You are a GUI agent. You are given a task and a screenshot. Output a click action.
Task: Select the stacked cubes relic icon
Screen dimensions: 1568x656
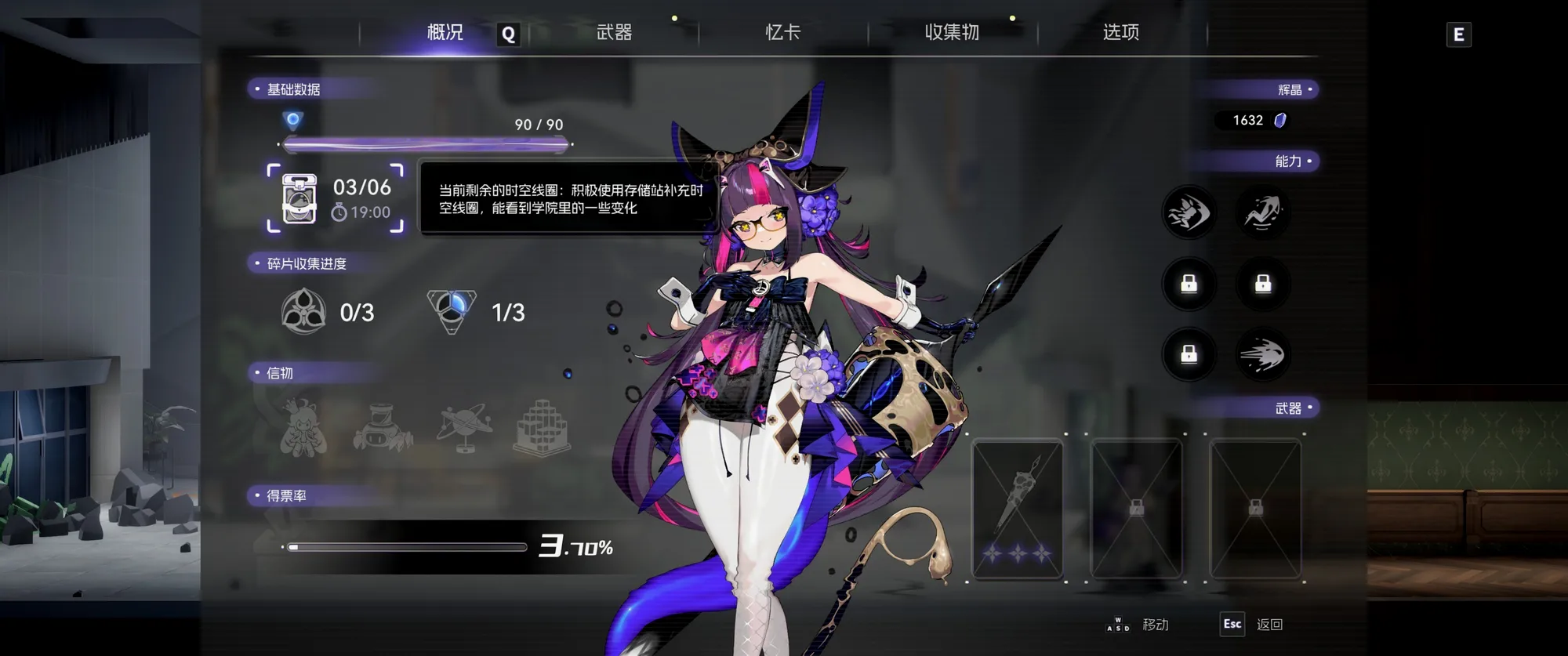point(542,428)
